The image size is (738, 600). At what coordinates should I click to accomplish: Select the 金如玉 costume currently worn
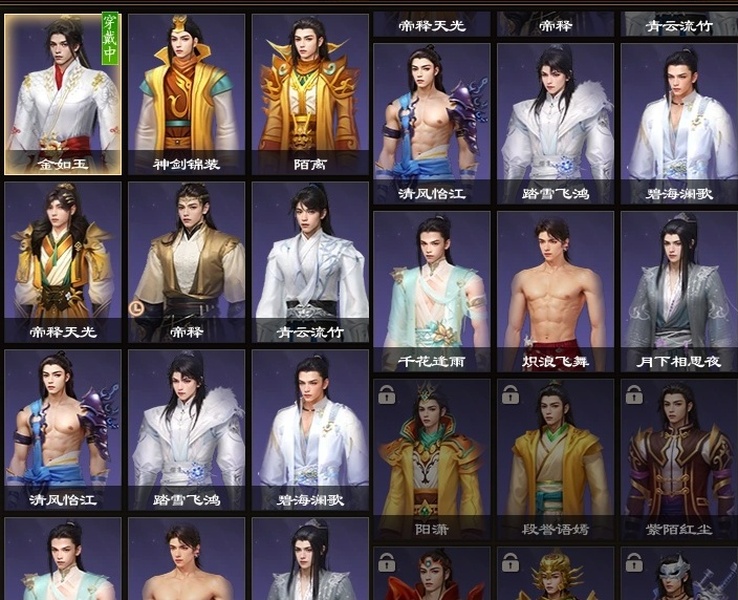click(x=63, y=95)
